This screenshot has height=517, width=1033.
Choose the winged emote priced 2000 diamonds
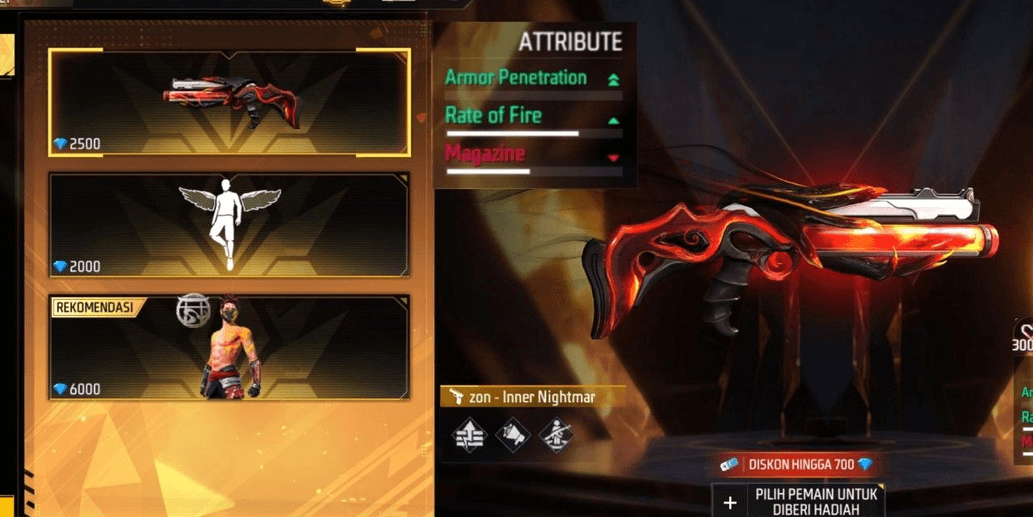point(229,225)
